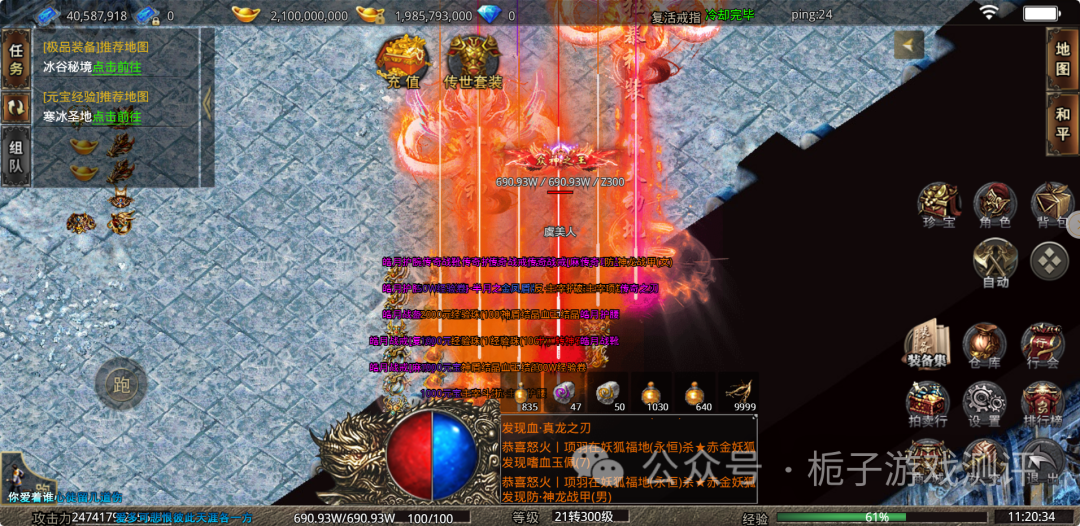Switch to the 组队 team tab
Image resolution: width=1080 pixels, height=526 pixels.
click(15, 158)
